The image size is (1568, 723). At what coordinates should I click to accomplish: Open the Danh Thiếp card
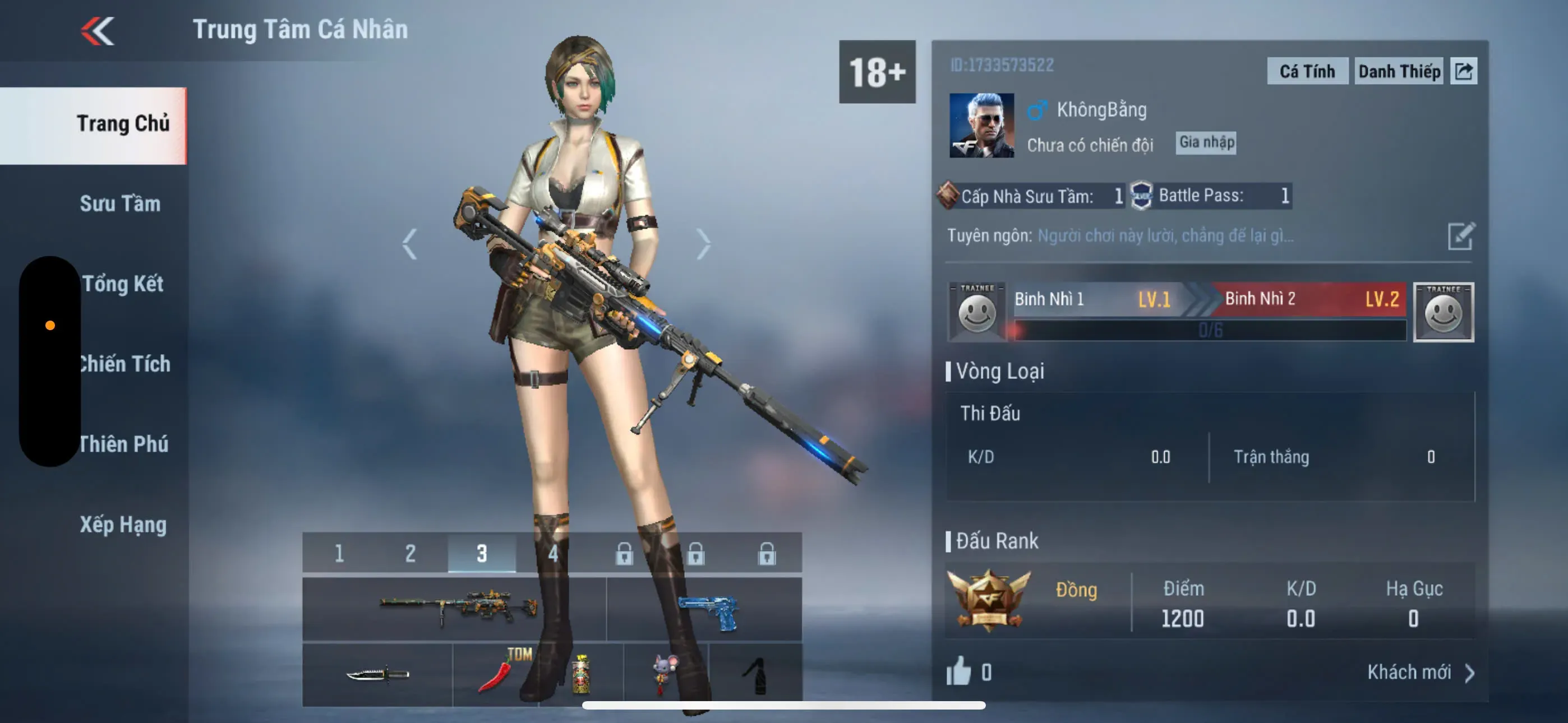tap(1398, 71)
